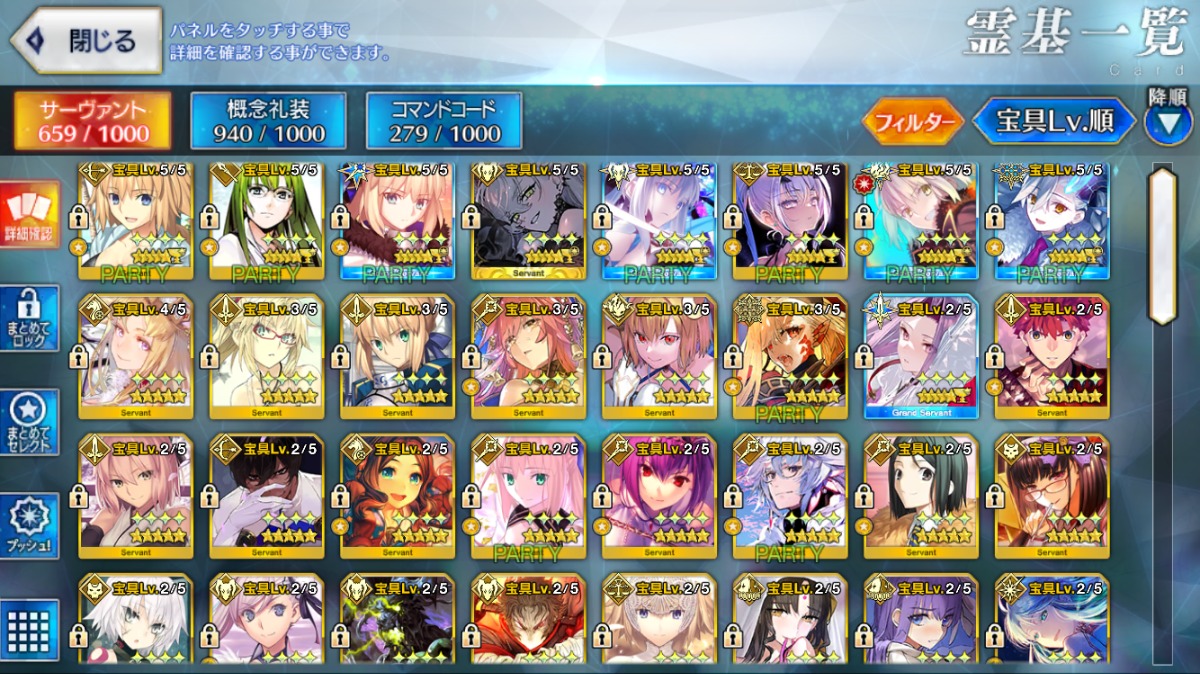Choose the まとめてセレクト bulk select button
This screenshot has width=1200, height=674.
pyautogui.click(x=30, y=422)
